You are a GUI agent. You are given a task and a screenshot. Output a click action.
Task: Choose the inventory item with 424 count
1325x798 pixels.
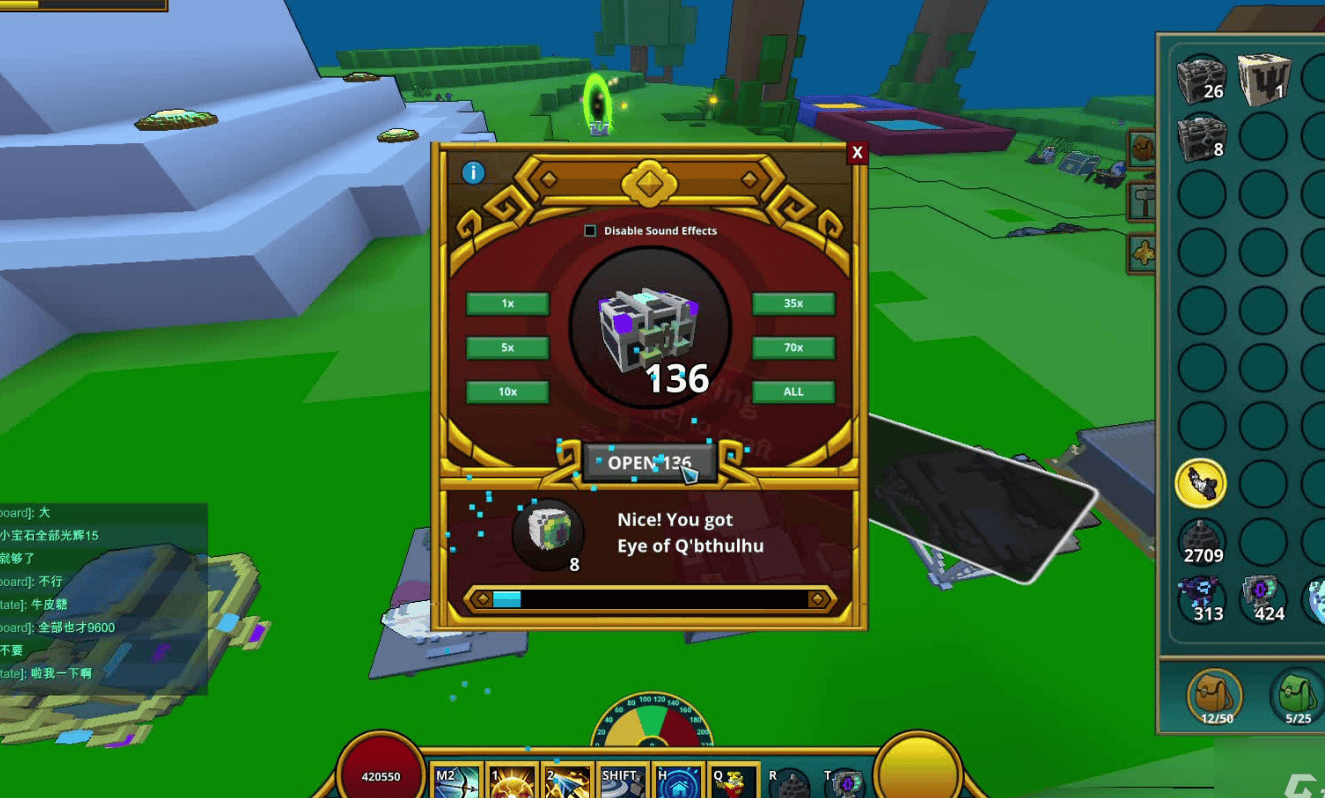pyautogui.click(x=1262, y=598)
